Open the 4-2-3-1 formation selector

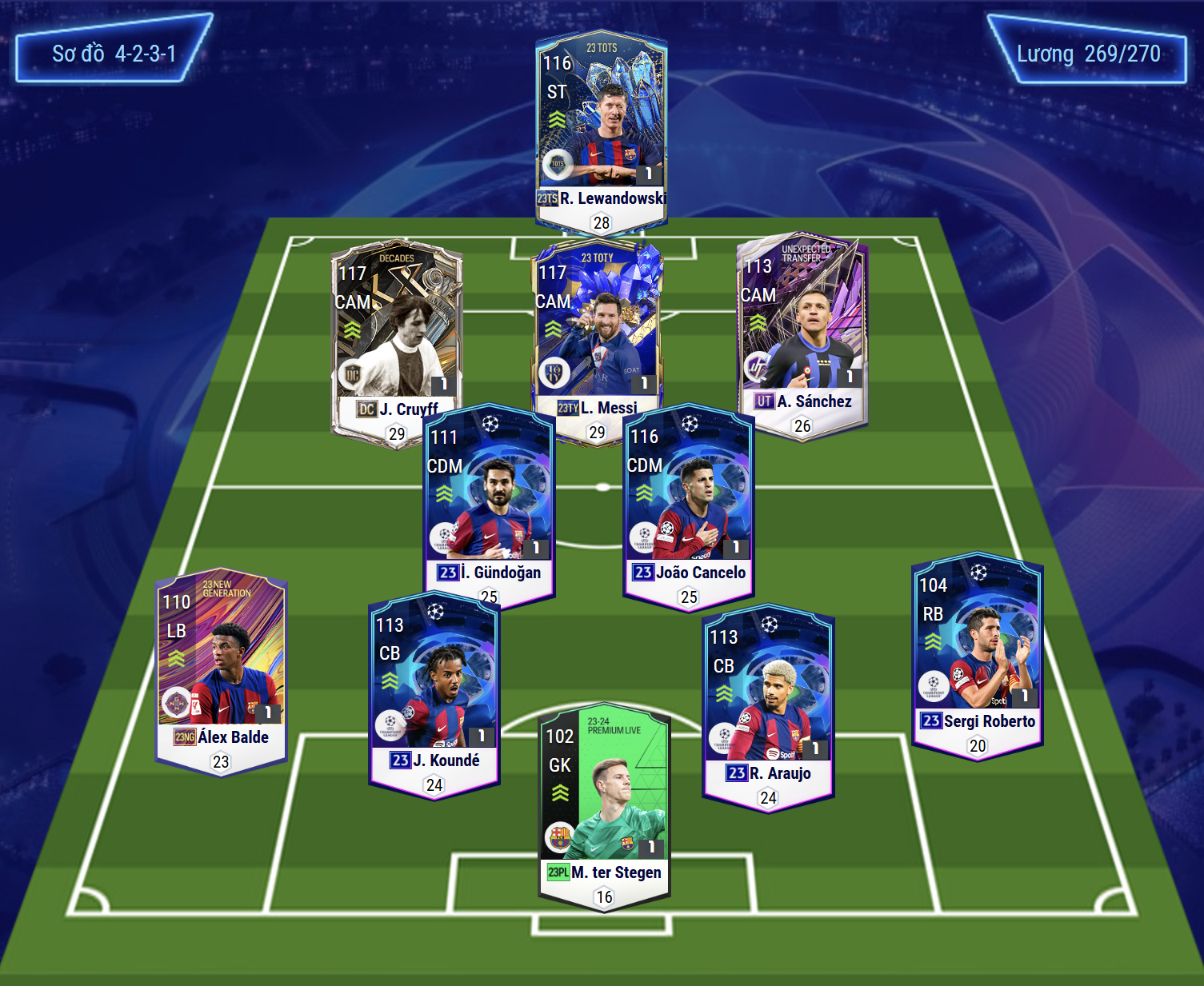pyautogui.click(x=114, y=54)
